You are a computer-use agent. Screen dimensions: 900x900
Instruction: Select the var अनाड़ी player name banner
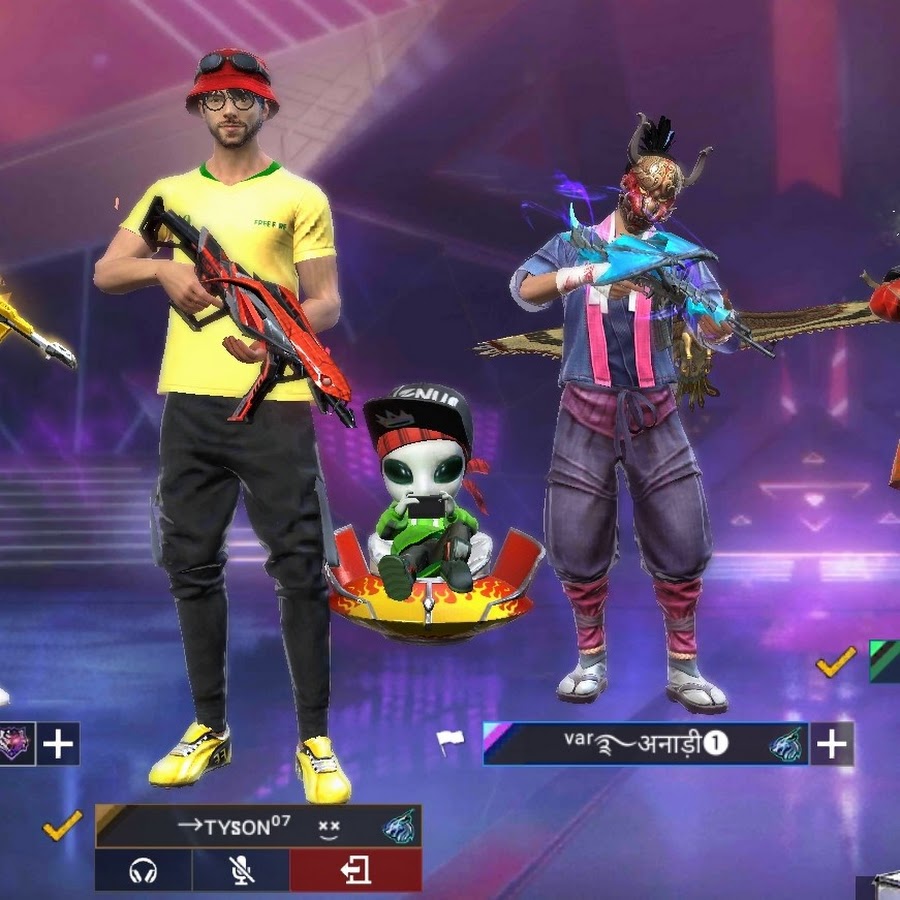tap(645, 744)
